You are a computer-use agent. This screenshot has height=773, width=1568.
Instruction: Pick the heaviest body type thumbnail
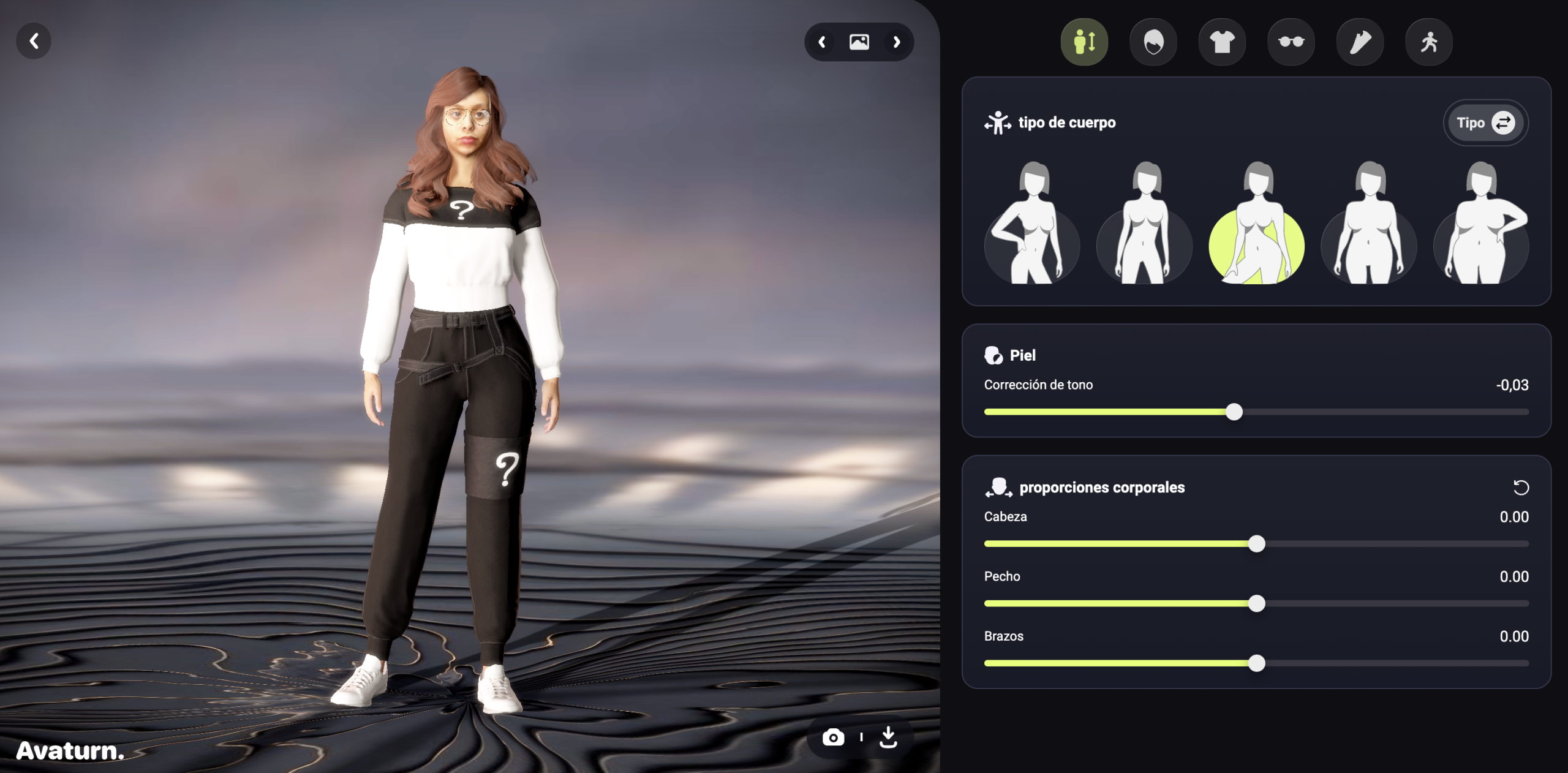tap(1481, 225)
